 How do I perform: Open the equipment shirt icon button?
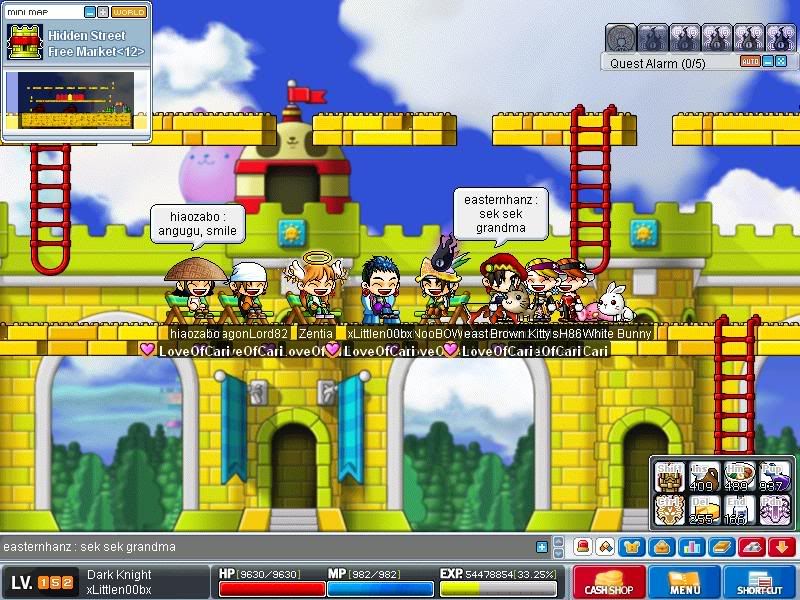click(x=634, y=547)
